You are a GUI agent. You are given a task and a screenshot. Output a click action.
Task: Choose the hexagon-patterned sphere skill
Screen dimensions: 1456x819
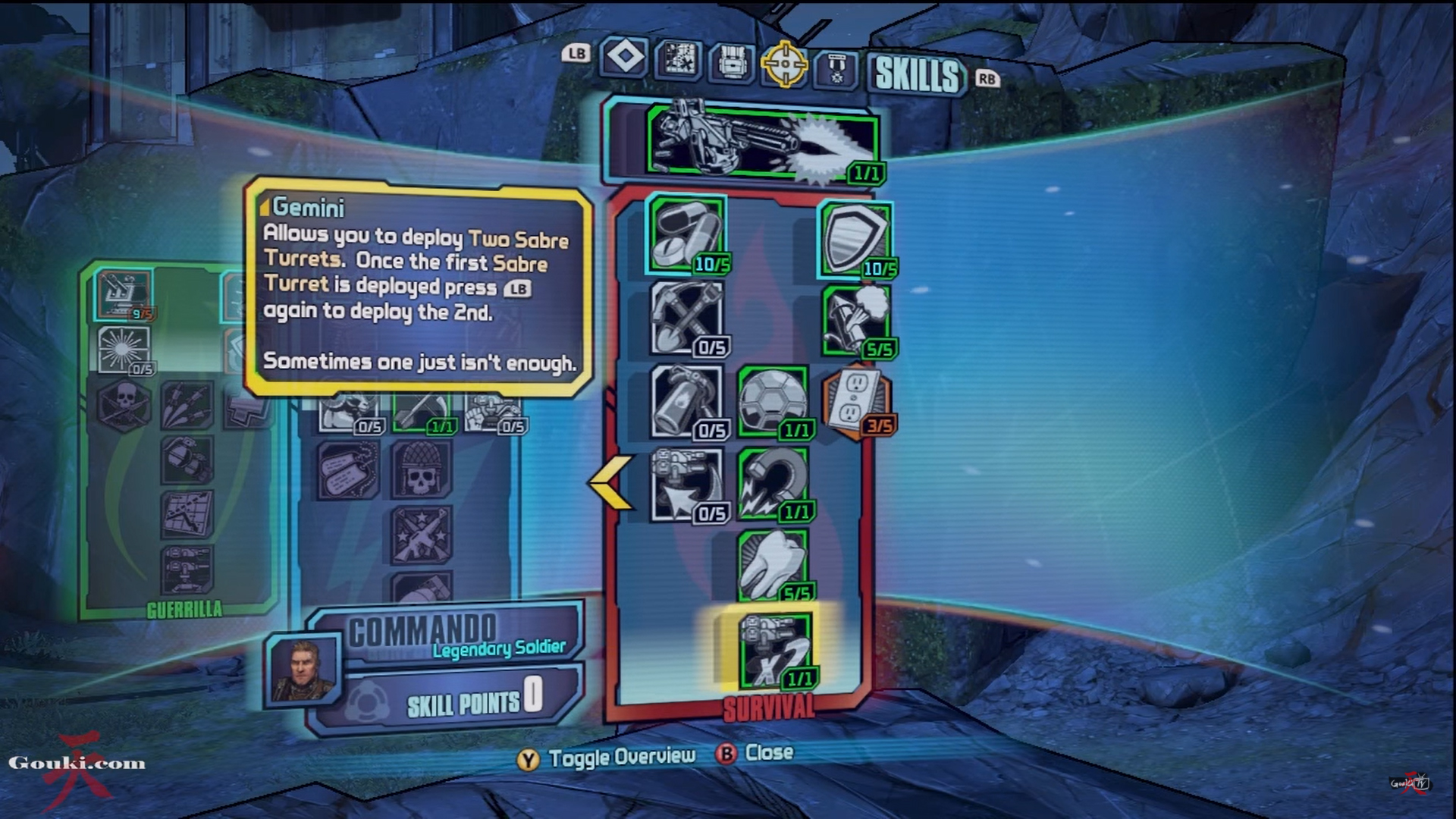pos(772,402)
